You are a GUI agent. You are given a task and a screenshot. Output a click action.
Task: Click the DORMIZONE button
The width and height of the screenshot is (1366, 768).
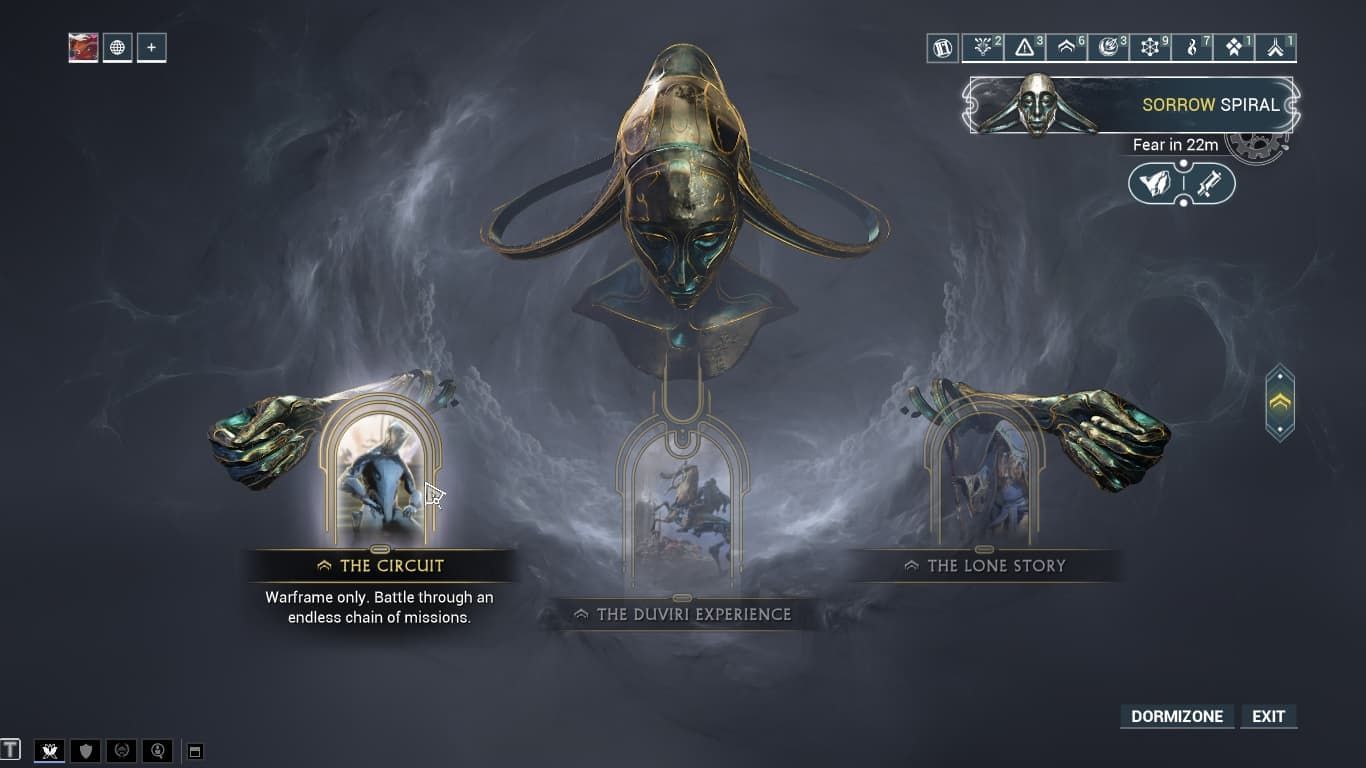(x=1176, y=716)
